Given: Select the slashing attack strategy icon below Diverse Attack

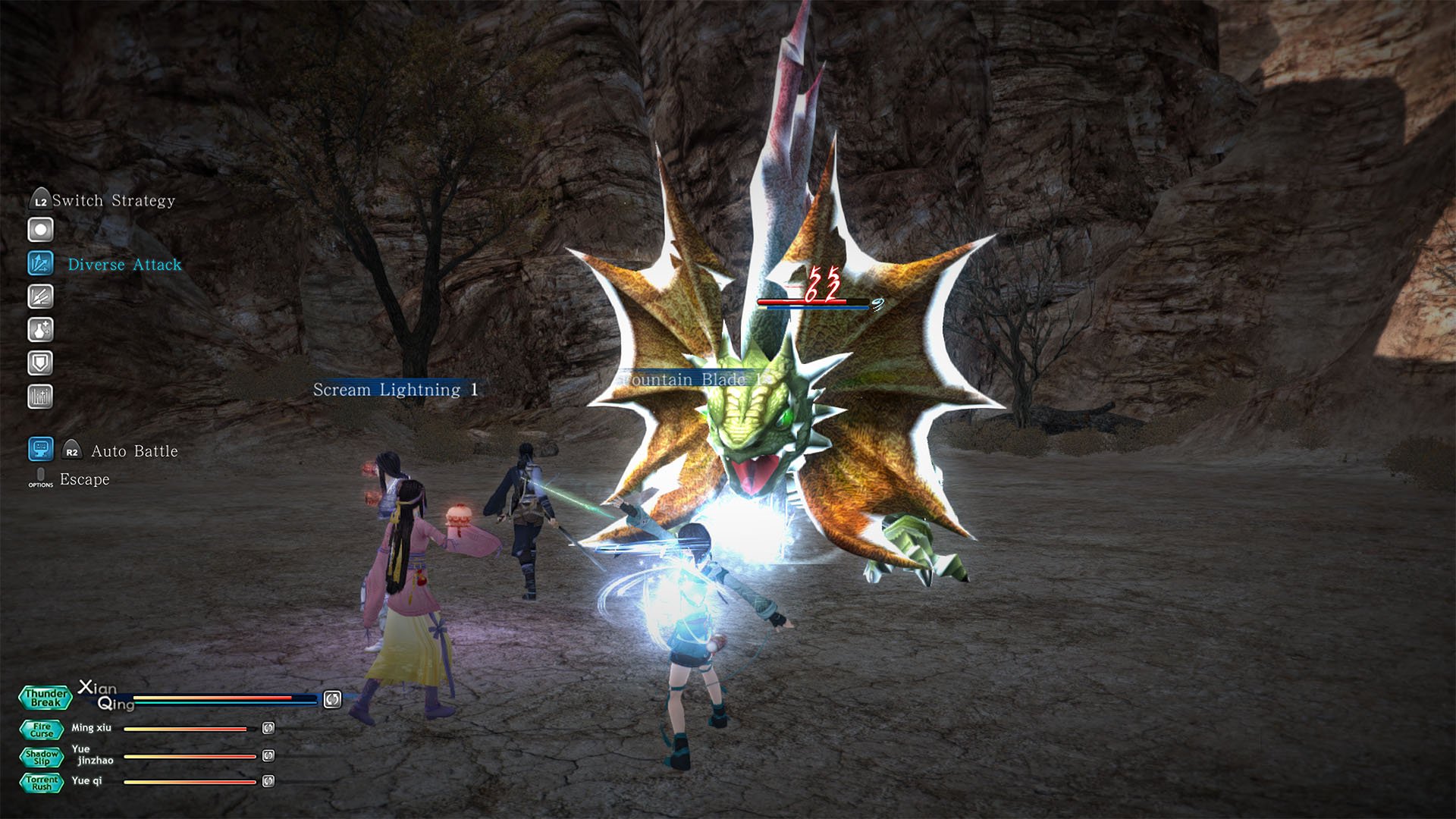Looking at the screenshot, I should [40, 297].
